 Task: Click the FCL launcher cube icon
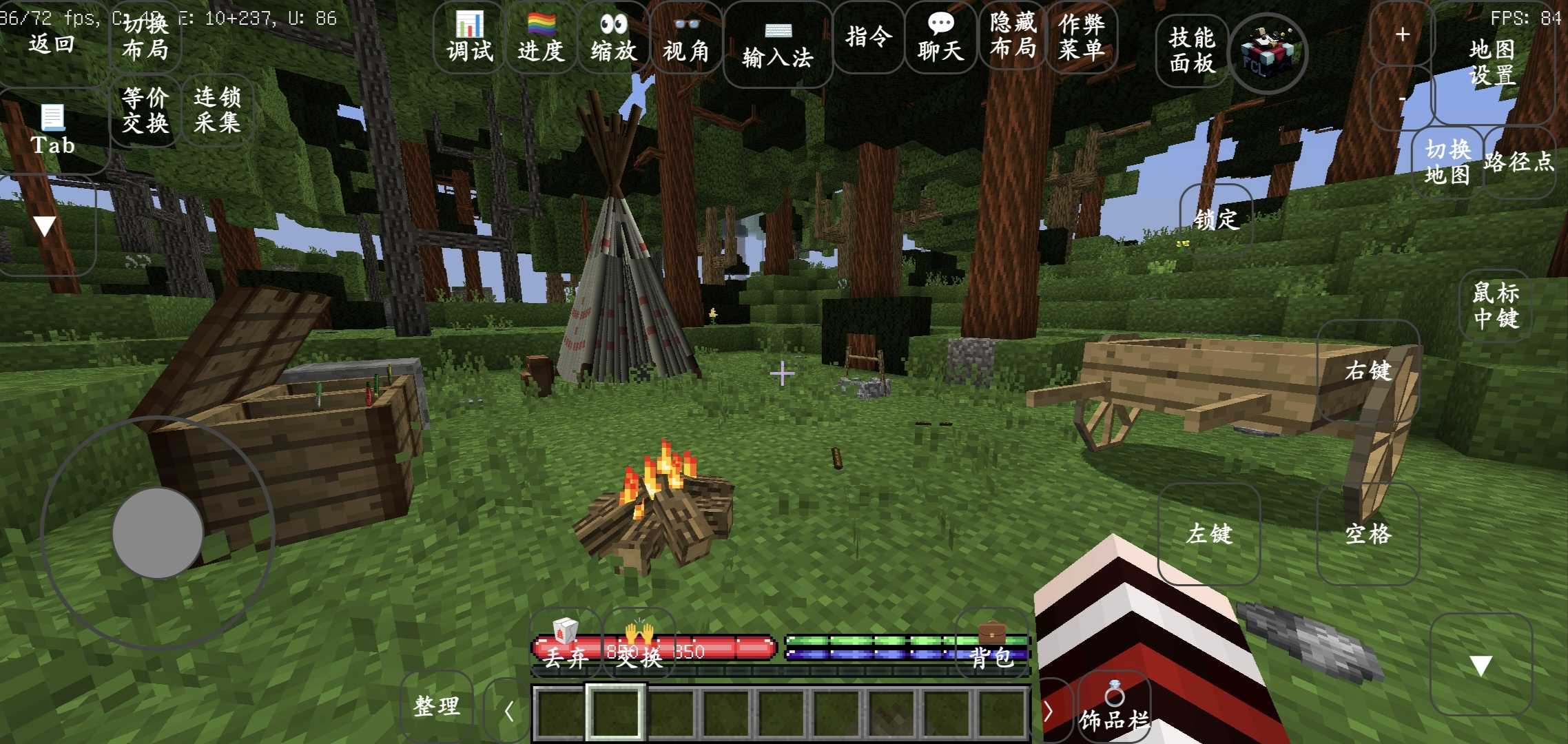point(1268,52)
